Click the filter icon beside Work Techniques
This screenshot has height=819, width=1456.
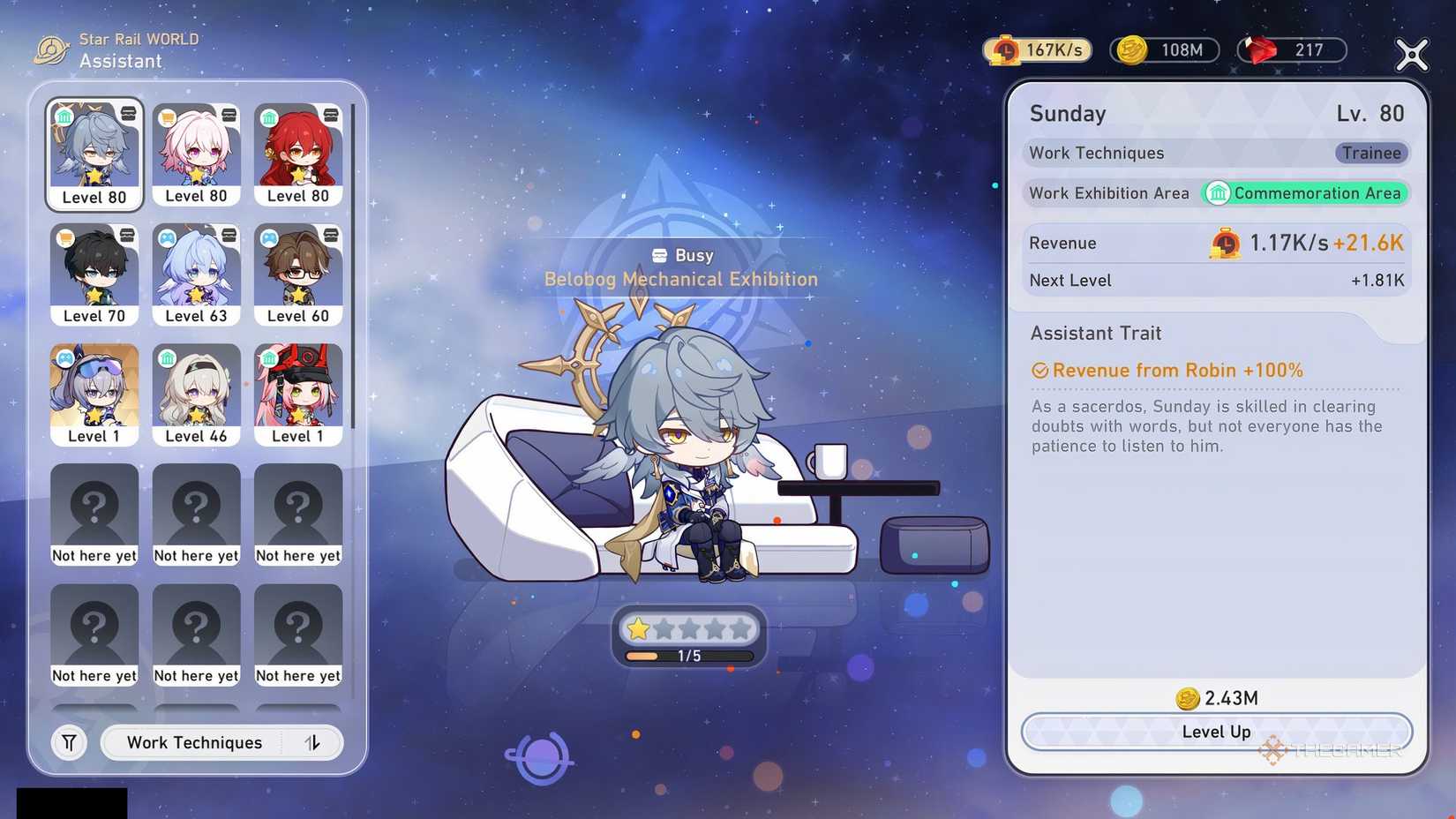click(x=69, y=742)
